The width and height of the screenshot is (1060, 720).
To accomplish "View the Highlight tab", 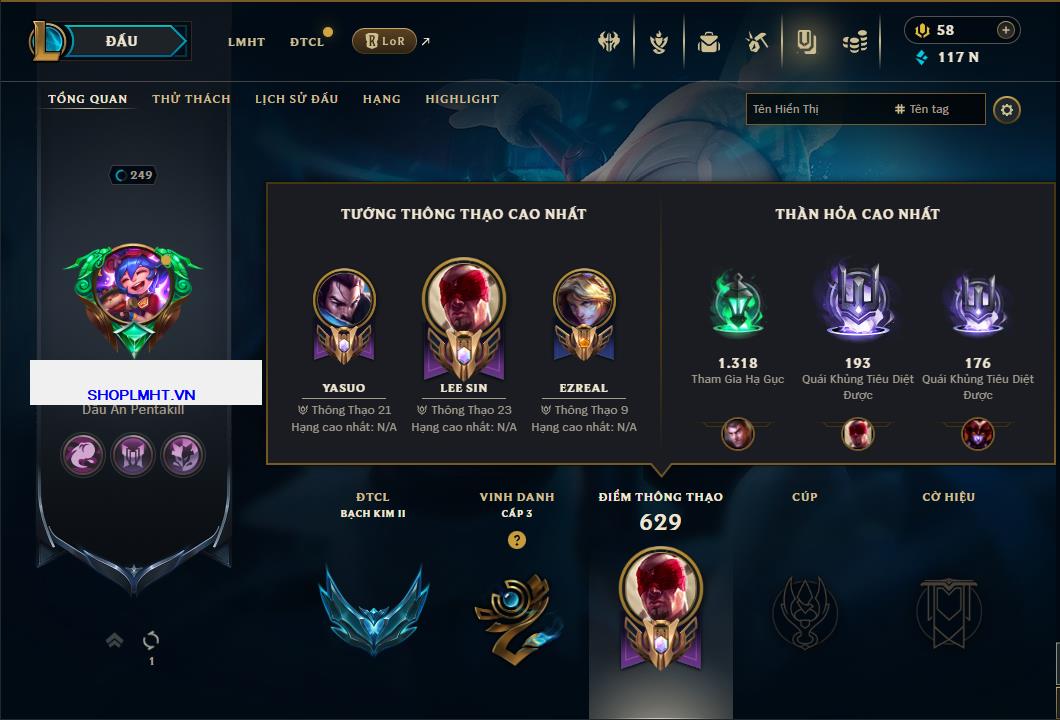I will 462,99.
